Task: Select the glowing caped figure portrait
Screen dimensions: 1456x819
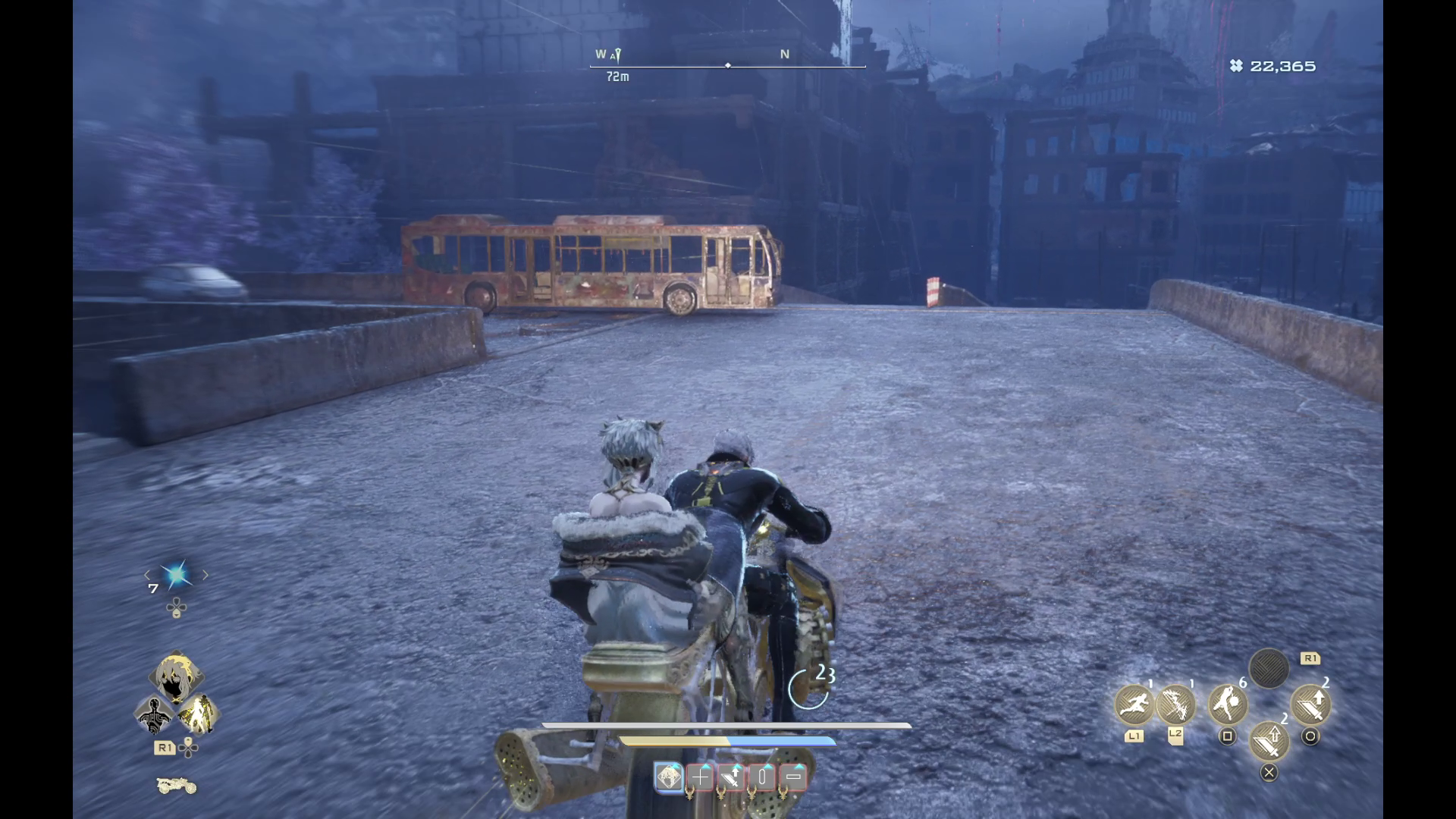Action: click(198, 714)
